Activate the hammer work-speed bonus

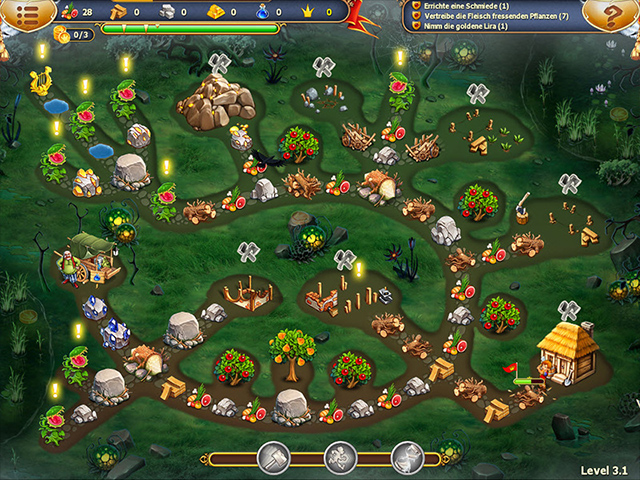(x=273, y=459)
